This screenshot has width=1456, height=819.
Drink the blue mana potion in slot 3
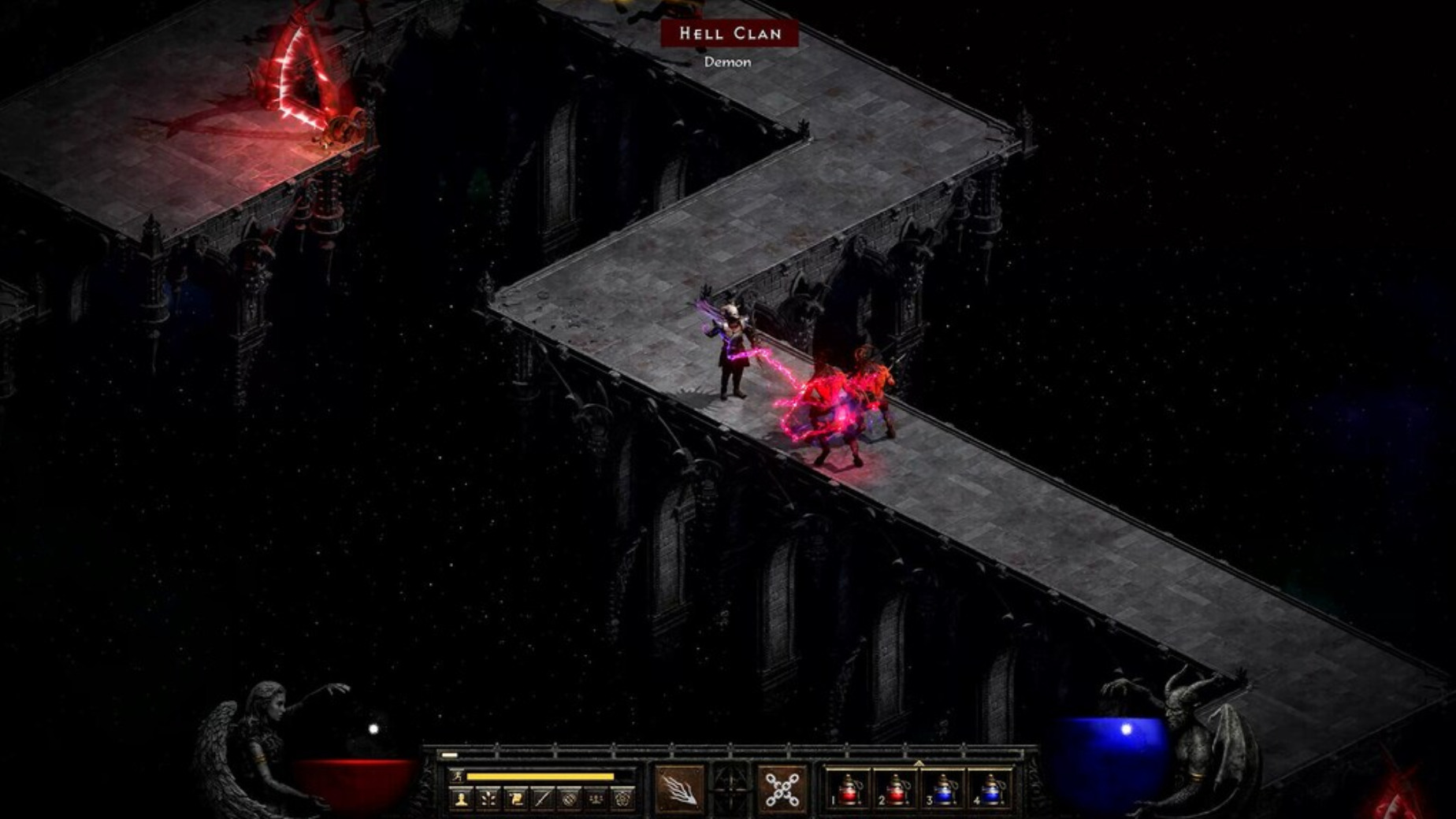944,790
